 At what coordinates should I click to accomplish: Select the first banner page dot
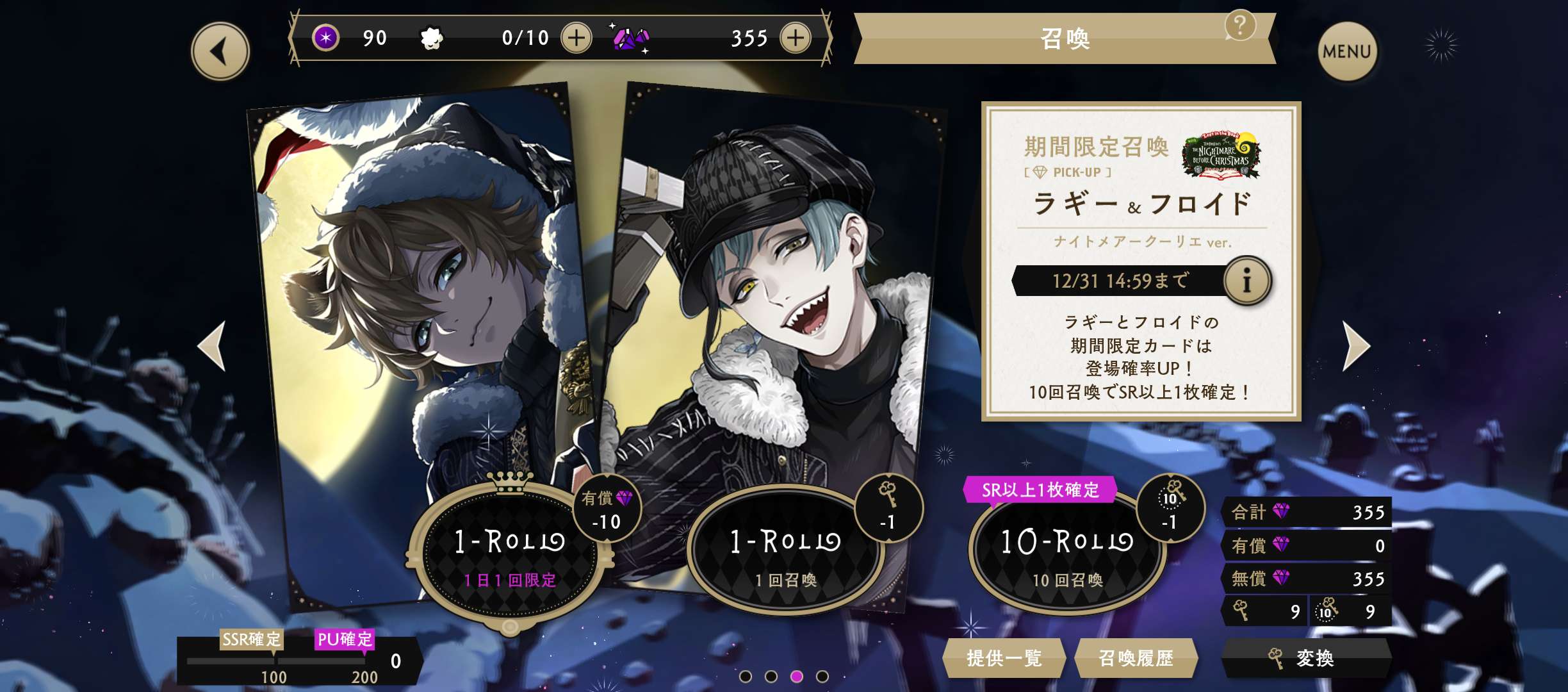[x=745, y=676]
